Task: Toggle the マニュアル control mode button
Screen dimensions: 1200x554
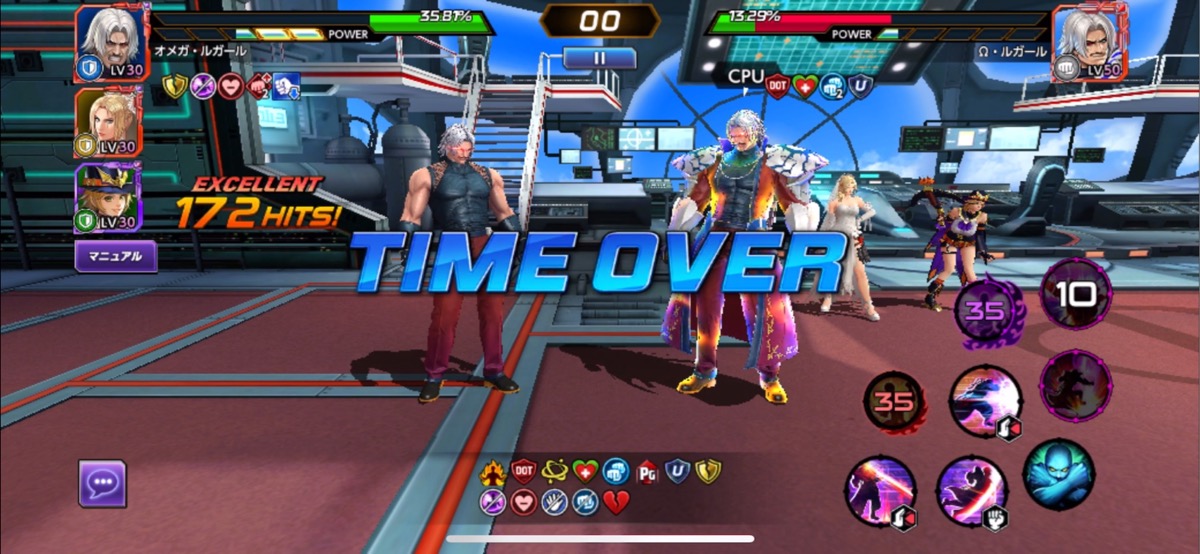Action: (116, 256)
